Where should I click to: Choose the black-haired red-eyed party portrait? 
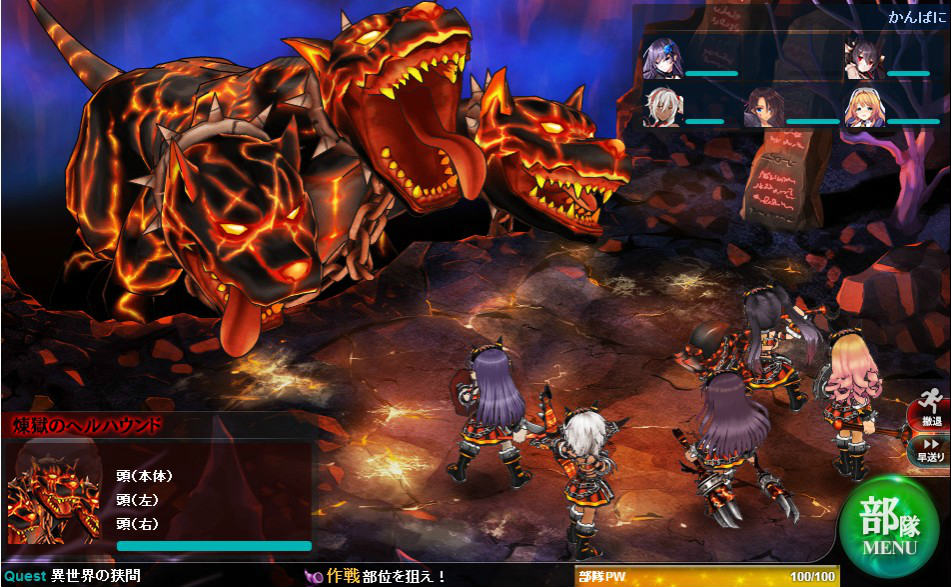864,59
